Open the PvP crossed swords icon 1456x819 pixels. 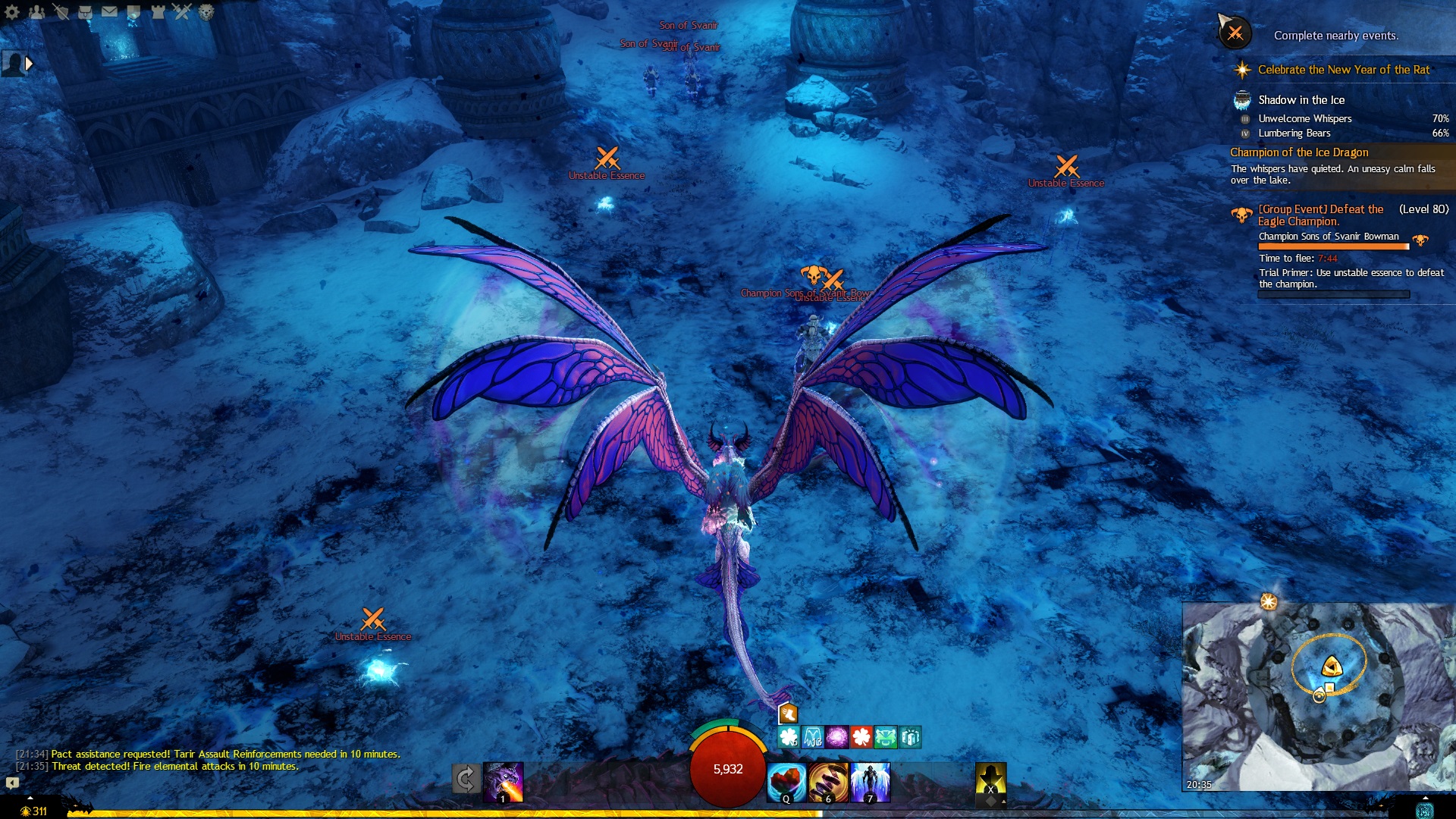(x=182, y=11)
